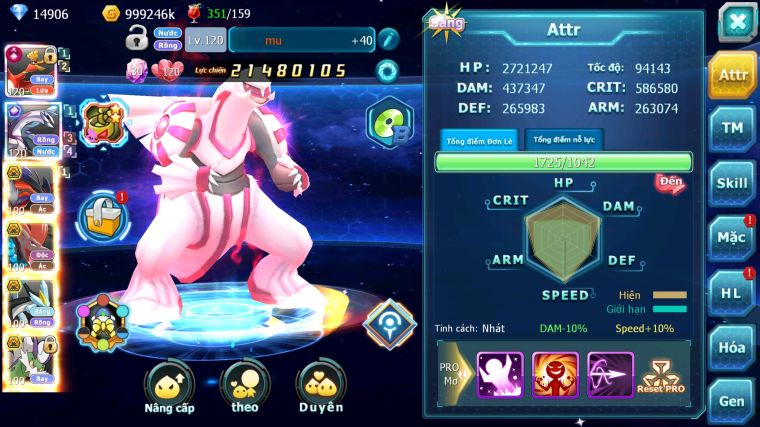This screenshot has width=760, height=427.
Task: Click the padlock icon with red alert
Action: [104, 214]
